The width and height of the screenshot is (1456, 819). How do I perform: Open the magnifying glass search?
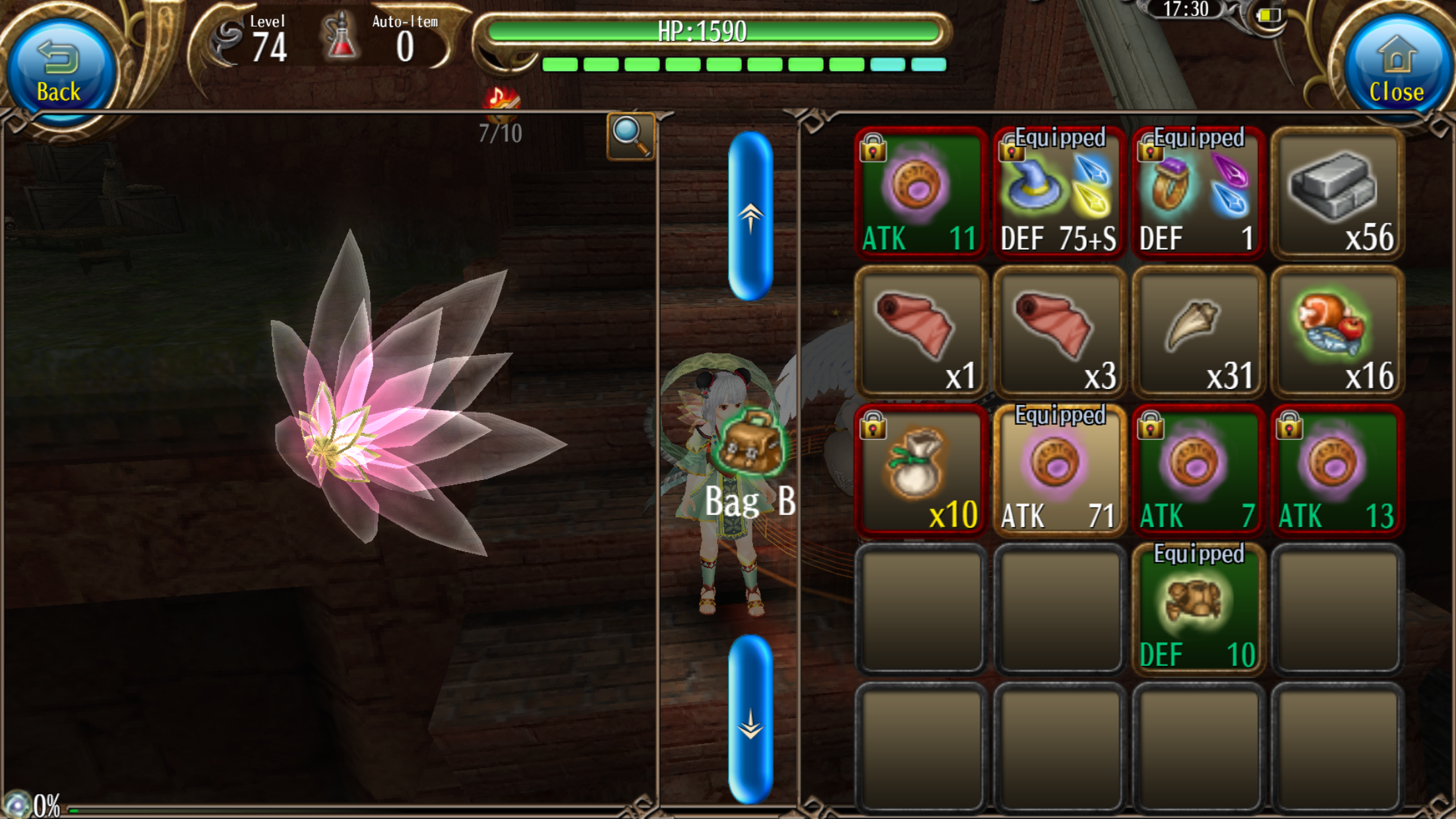(630, 136)
